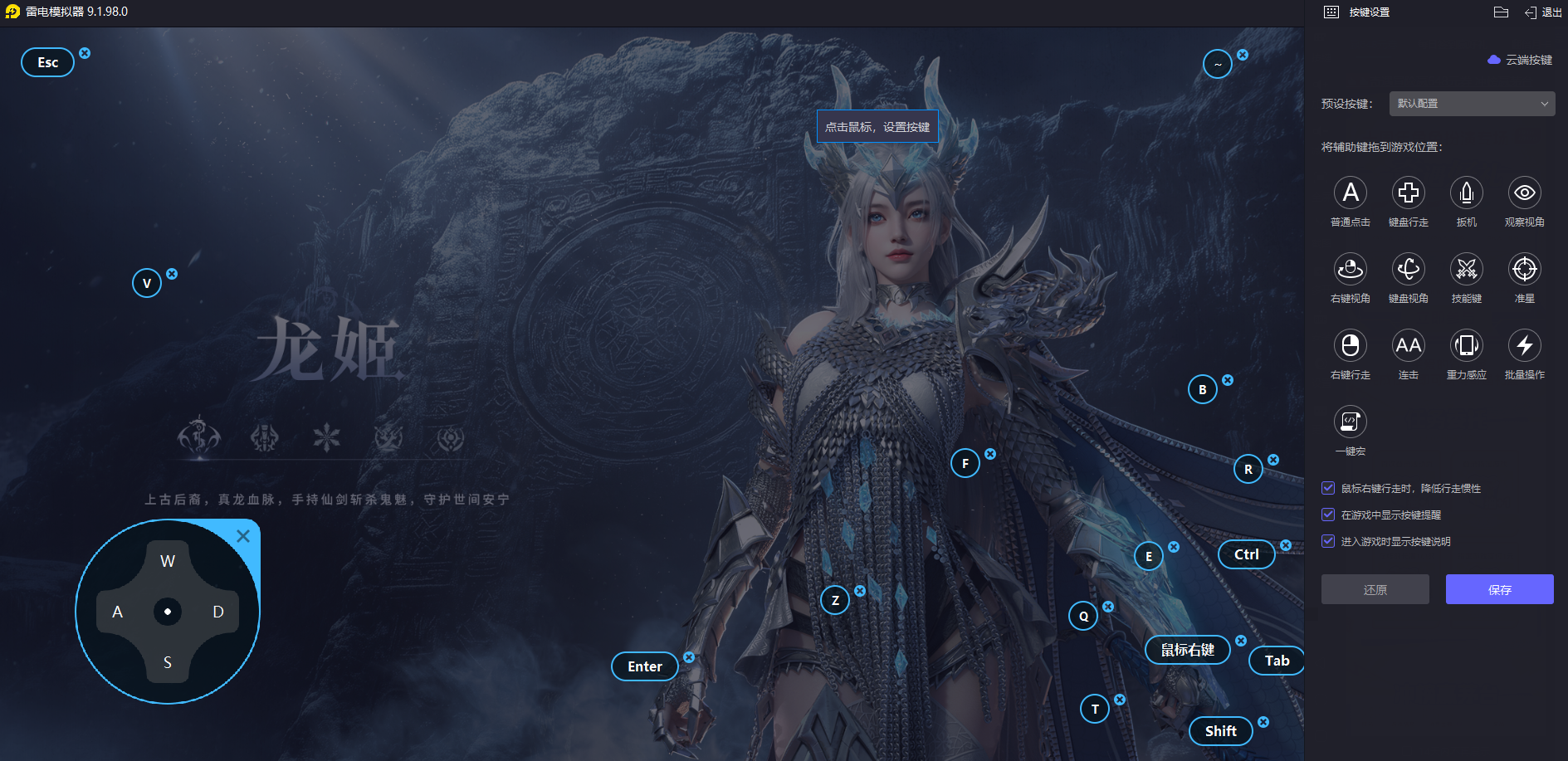Select the Enter key binding

click(645, 666)
